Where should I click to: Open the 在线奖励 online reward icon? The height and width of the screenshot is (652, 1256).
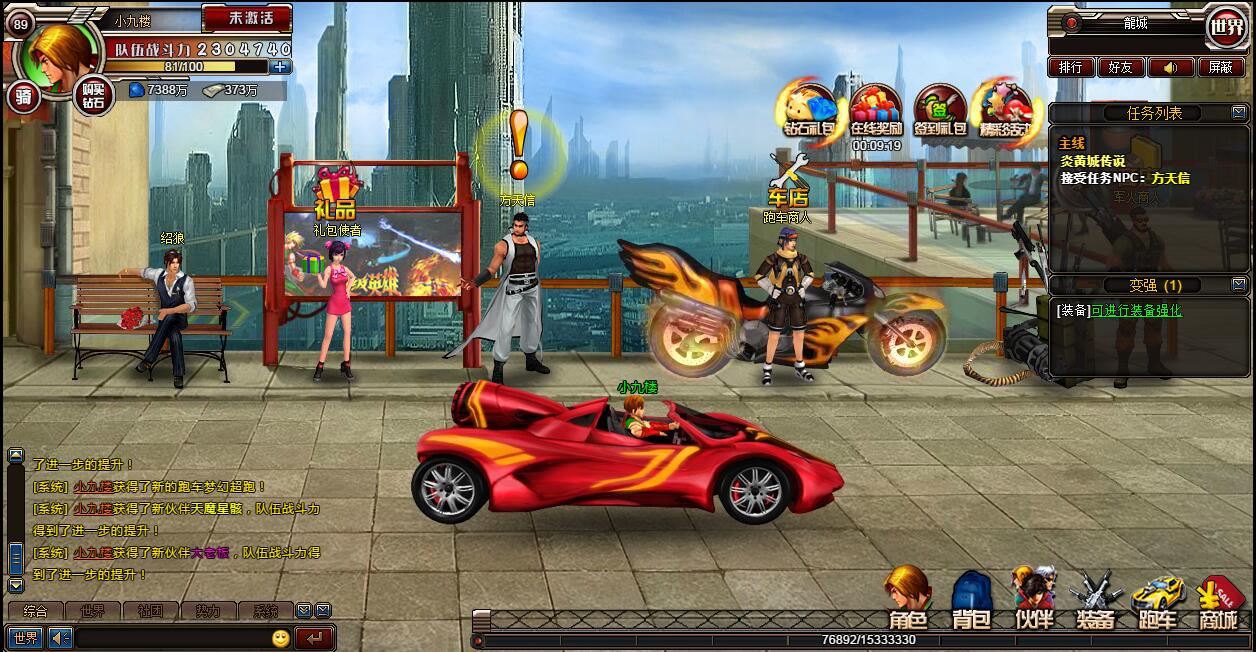point(876,108)
